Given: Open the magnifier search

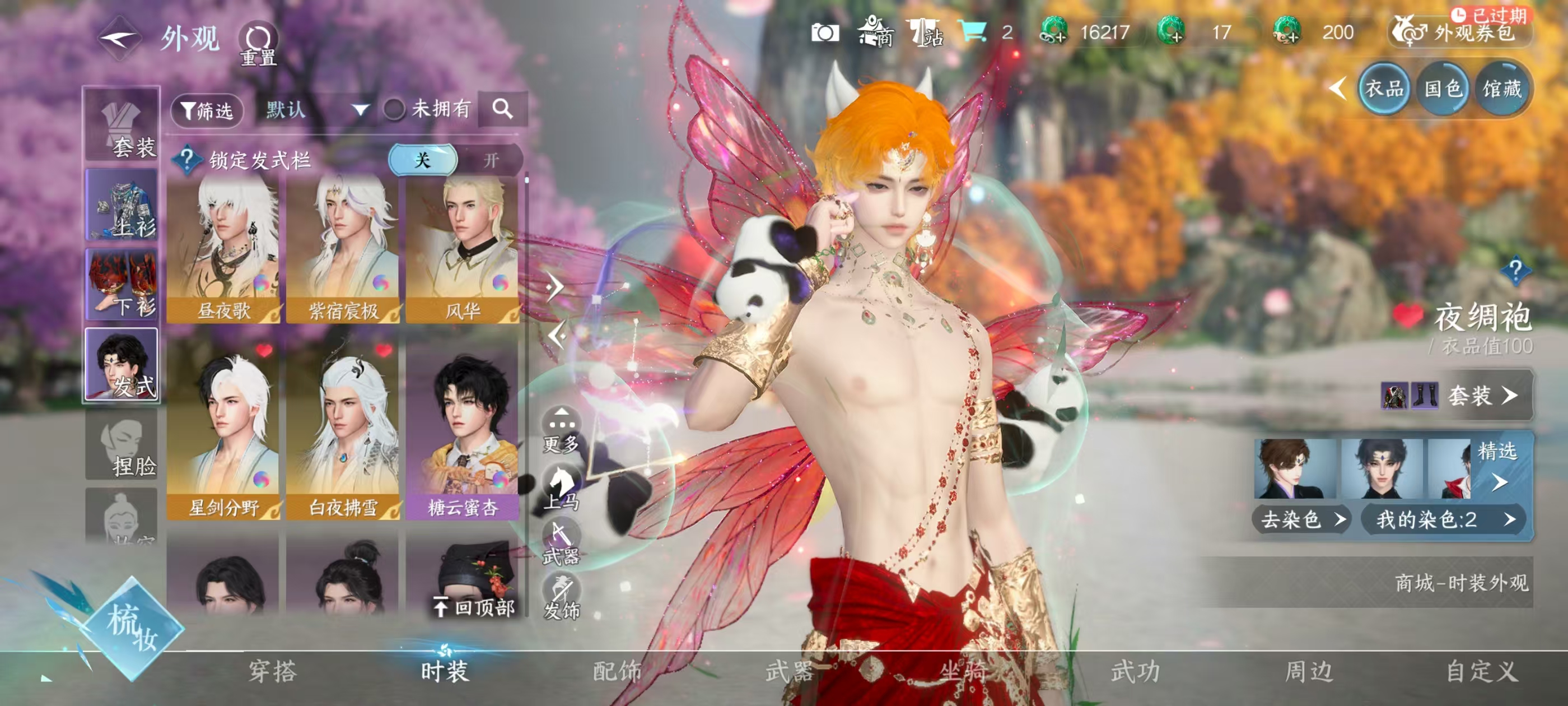Looking at the screenshot, I should tap(502, 109).
